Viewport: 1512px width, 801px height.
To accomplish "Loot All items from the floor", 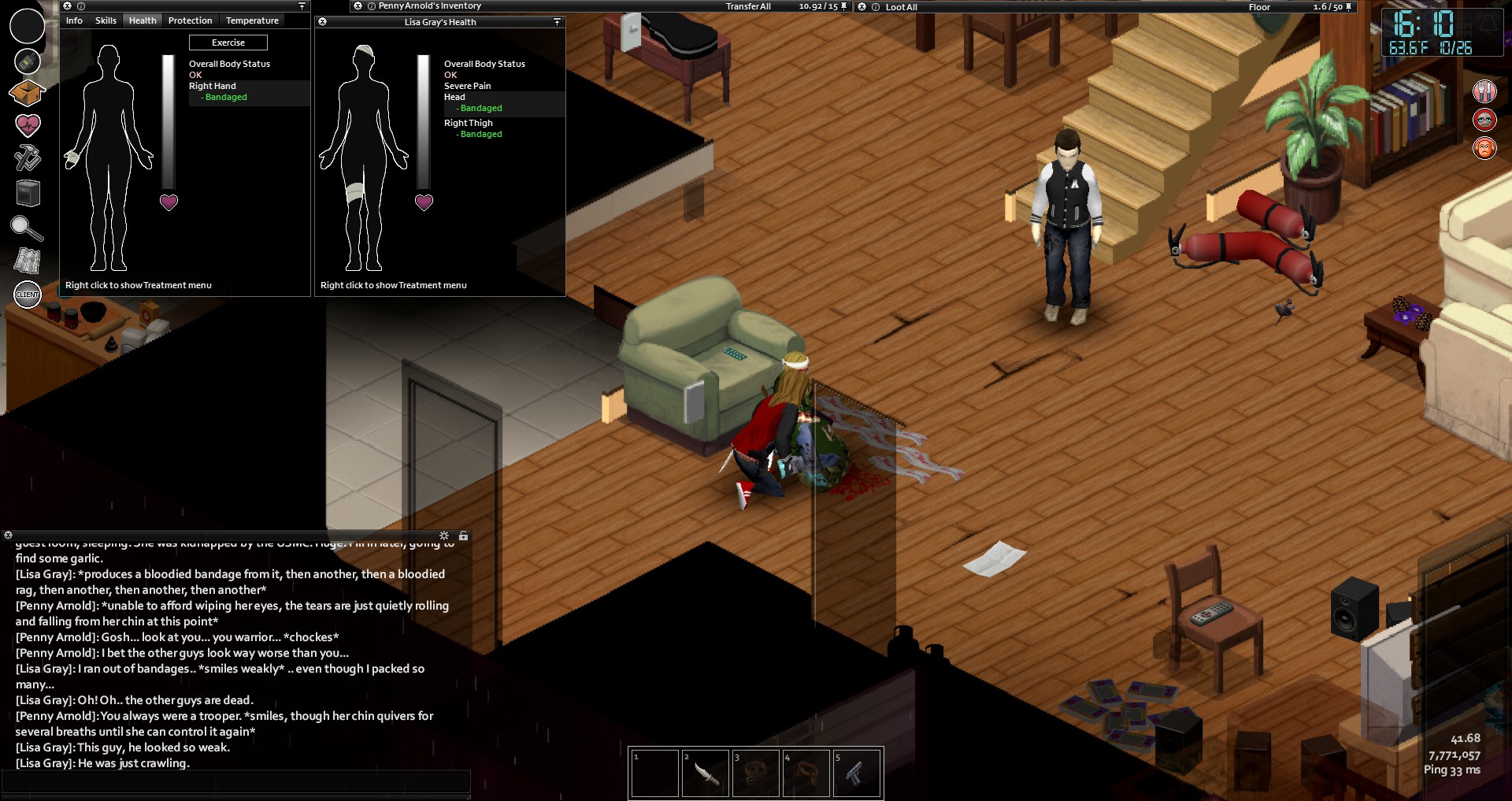I will pyautogui.click(x=901, y=7).
